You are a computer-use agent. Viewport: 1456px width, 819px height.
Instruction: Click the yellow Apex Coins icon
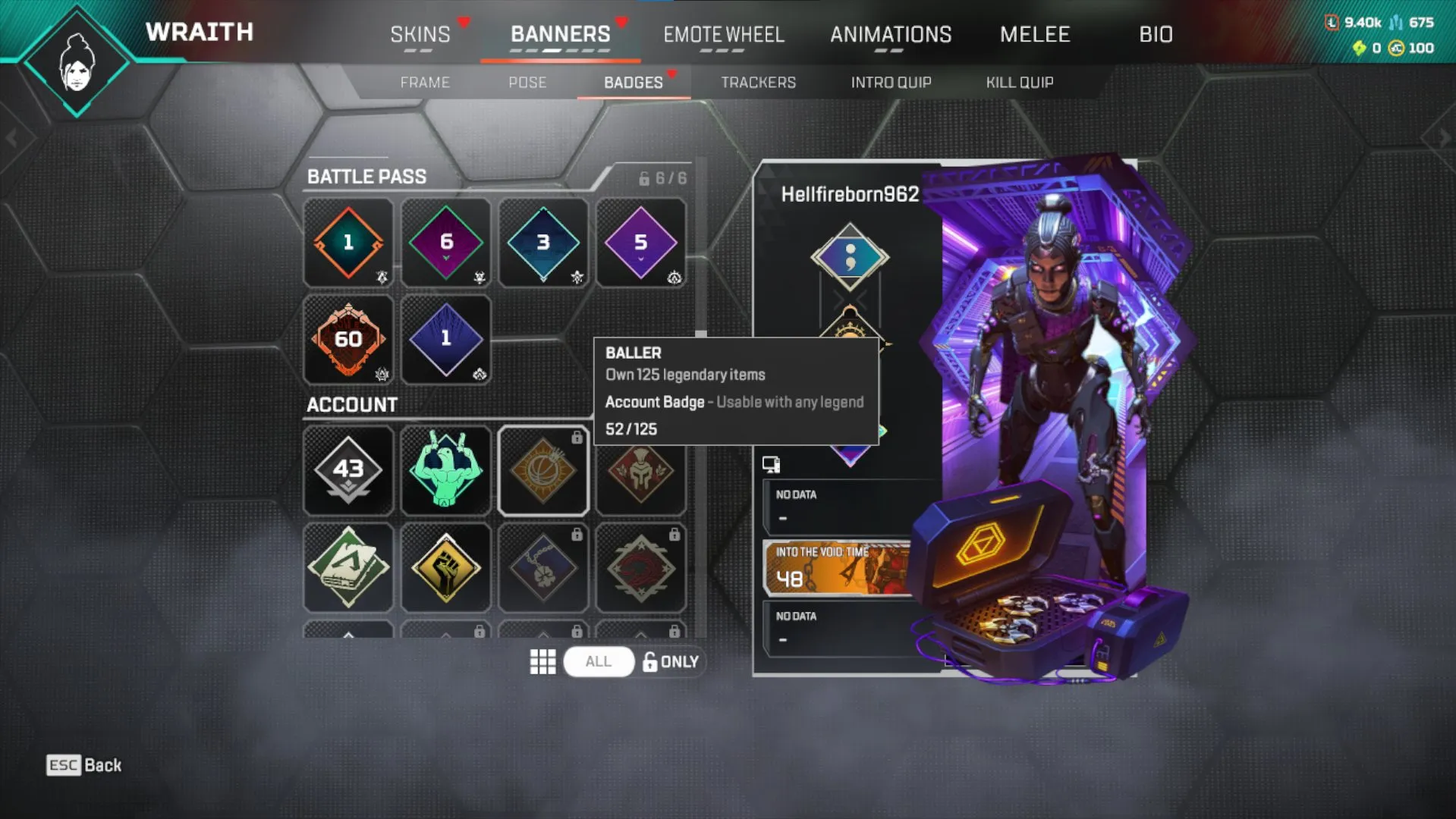pyautogui.click(x=1395, y=48)
